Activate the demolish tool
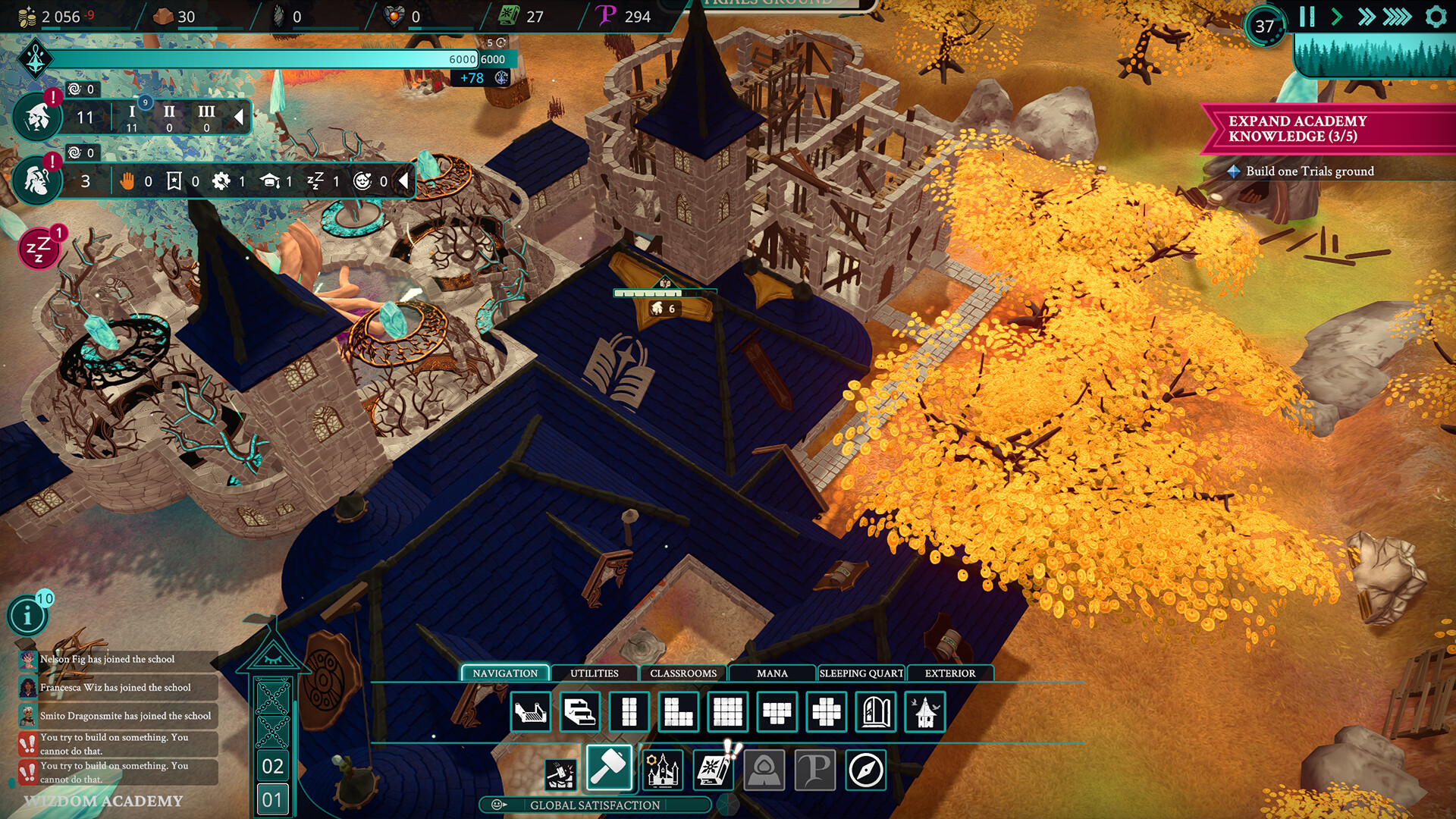The width and height of the screenshot is (1456, 819). (x=560, y=773)
